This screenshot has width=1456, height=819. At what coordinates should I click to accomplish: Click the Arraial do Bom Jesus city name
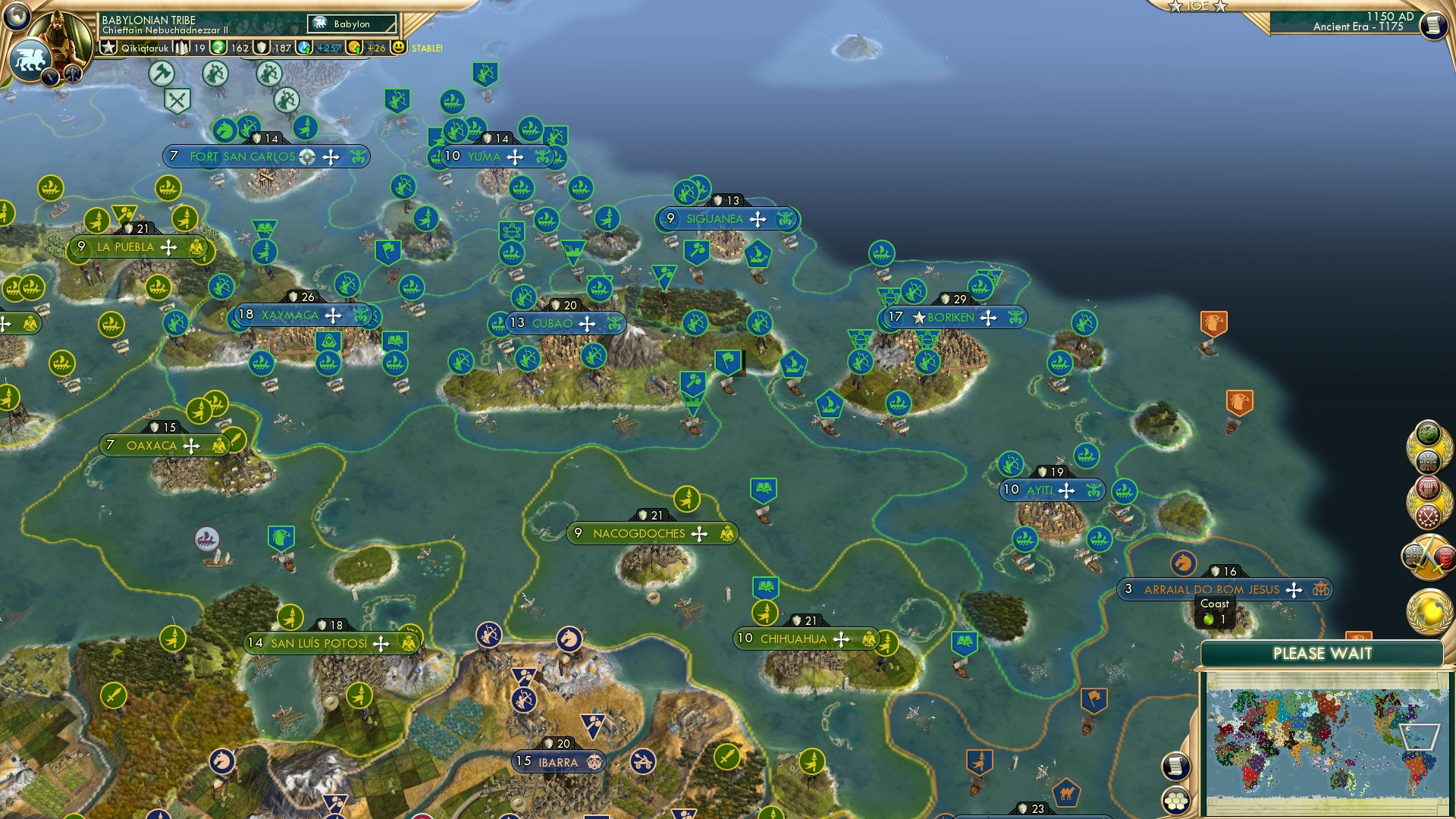[x=1212, y=589]
